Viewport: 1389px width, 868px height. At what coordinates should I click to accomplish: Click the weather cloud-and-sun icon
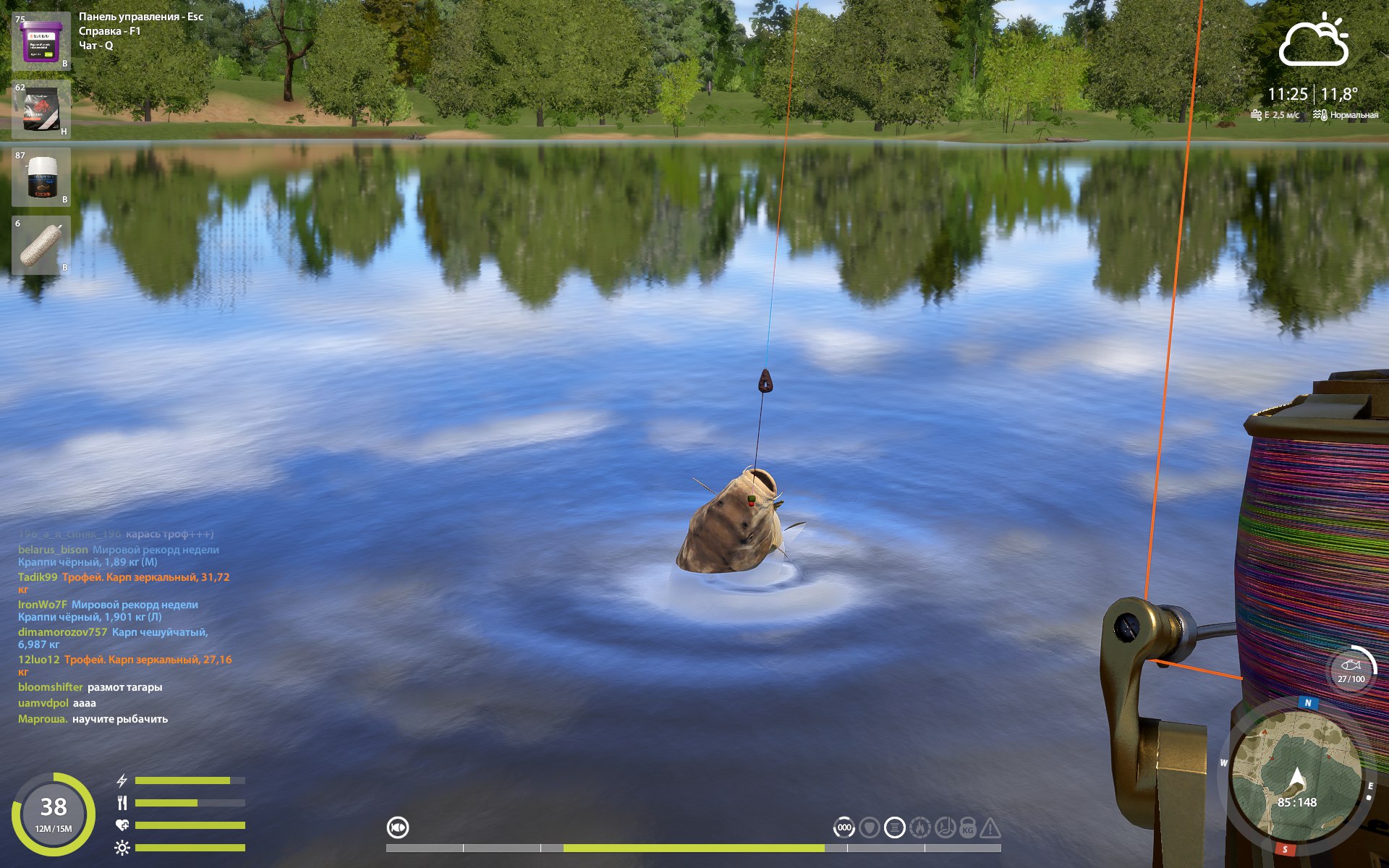[x=1314, y=41]
